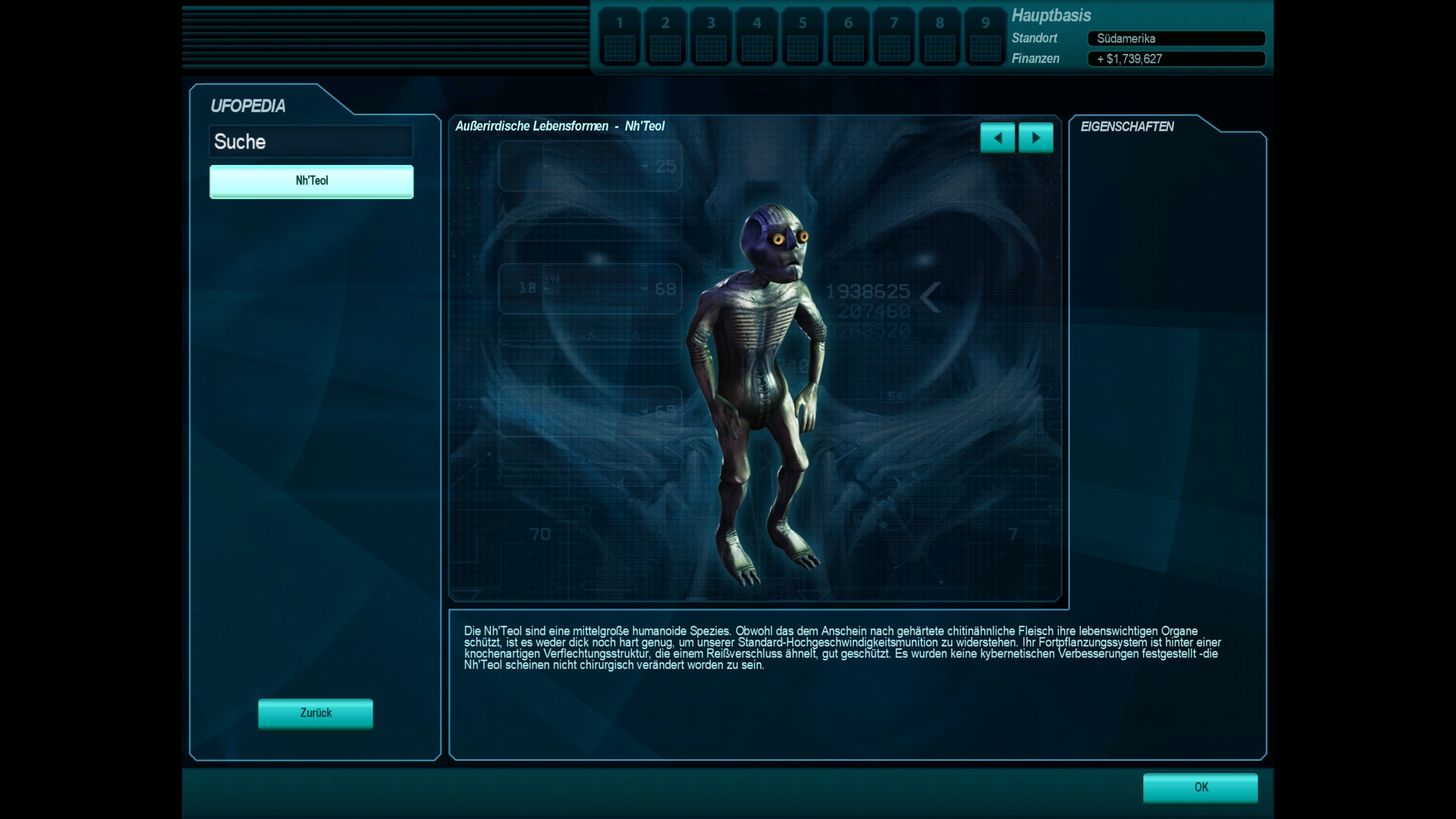
Task: Advance to the next Ufopedia entry arrow
Action: pyautogui.click(x=1036, y=138)
